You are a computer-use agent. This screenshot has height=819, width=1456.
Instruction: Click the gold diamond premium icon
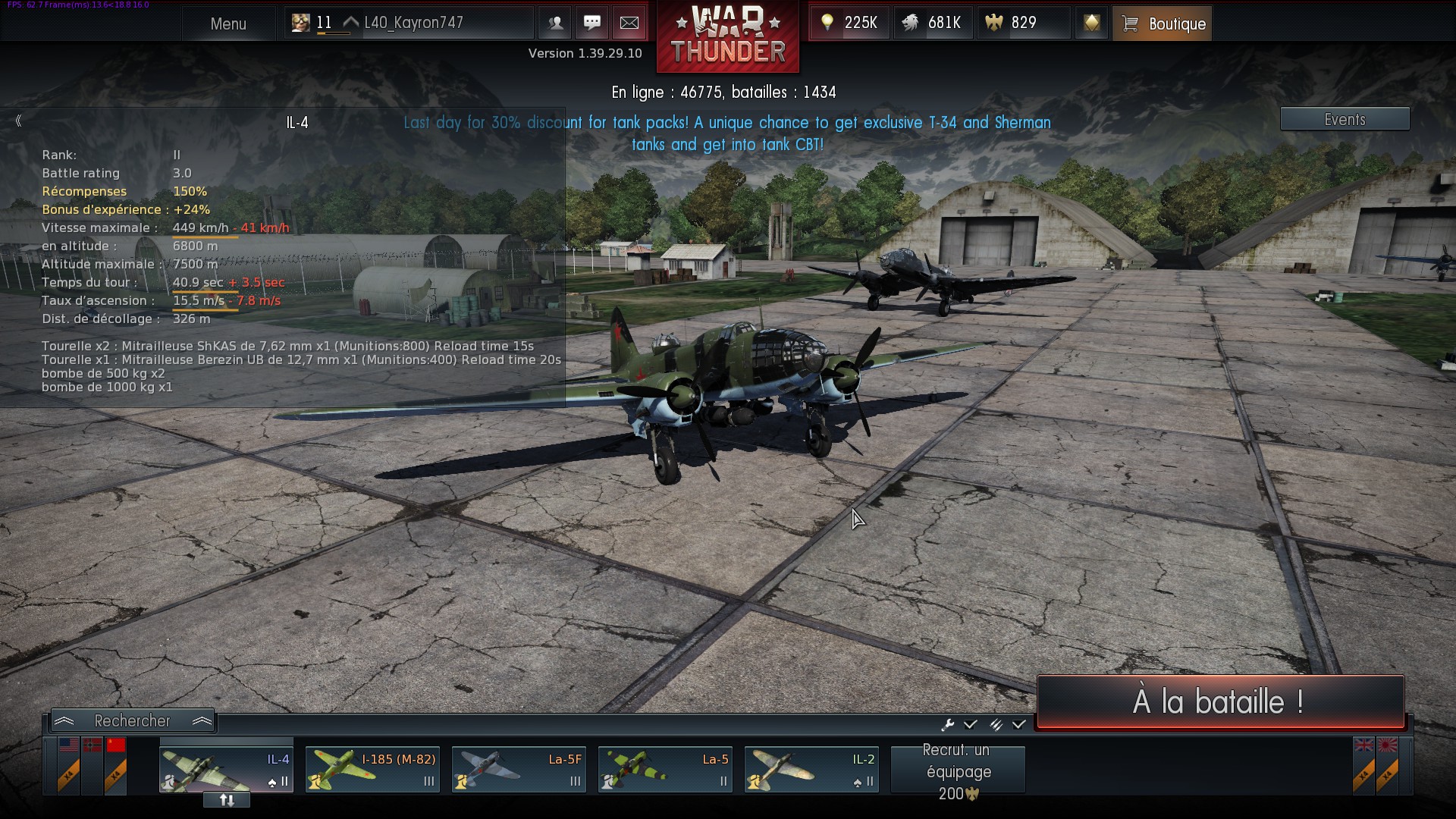click(1091, 23)
